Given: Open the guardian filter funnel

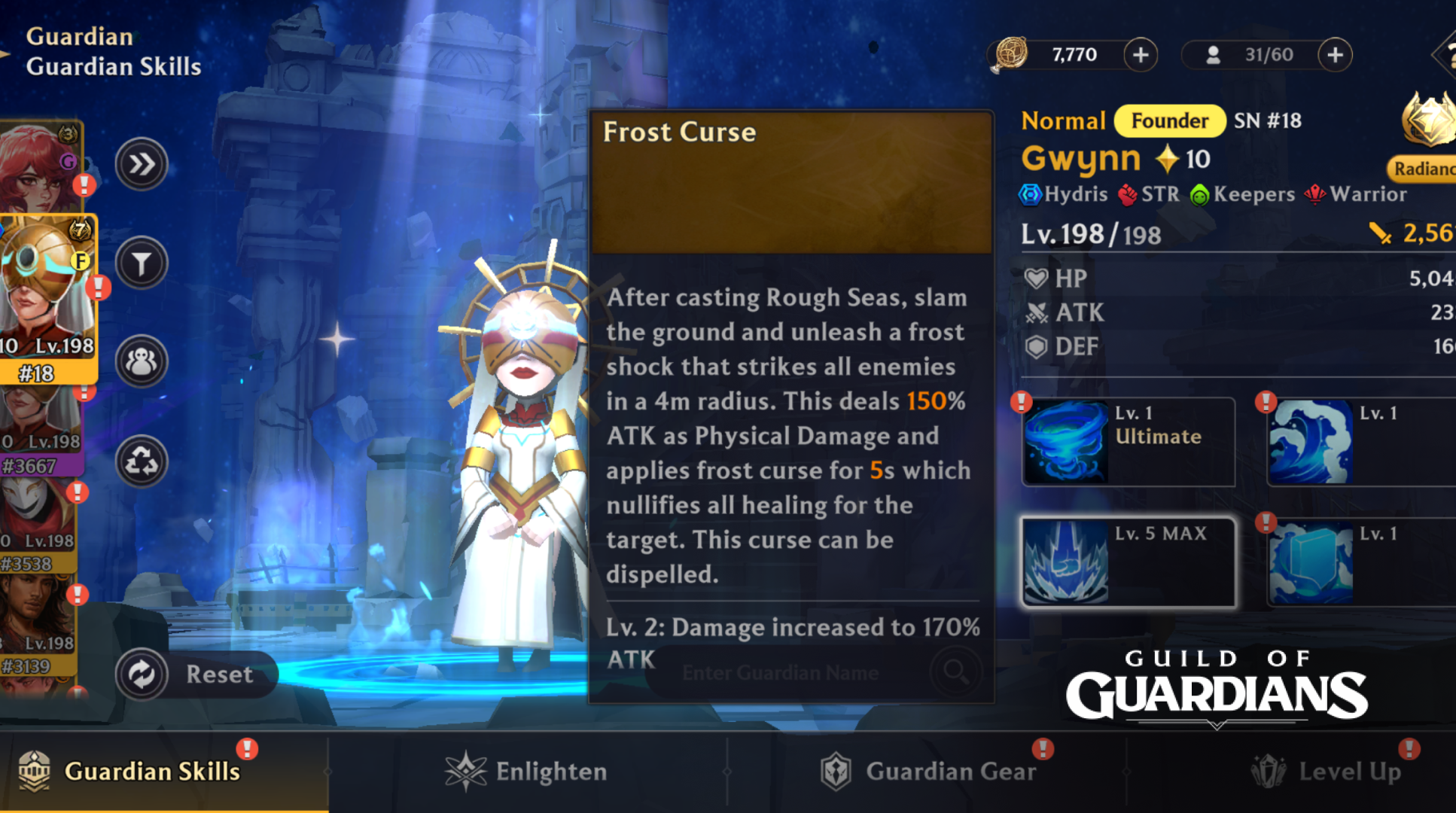Looking at the screenshot, I should [x=142, y=263].
